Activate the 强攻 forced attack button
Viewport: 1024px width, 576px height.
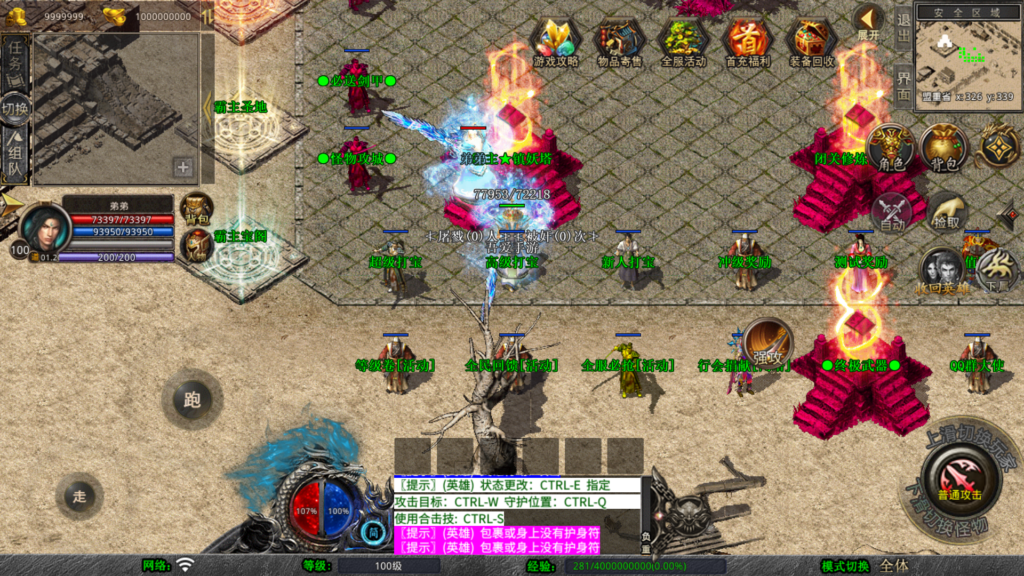[x=767, y=343]
